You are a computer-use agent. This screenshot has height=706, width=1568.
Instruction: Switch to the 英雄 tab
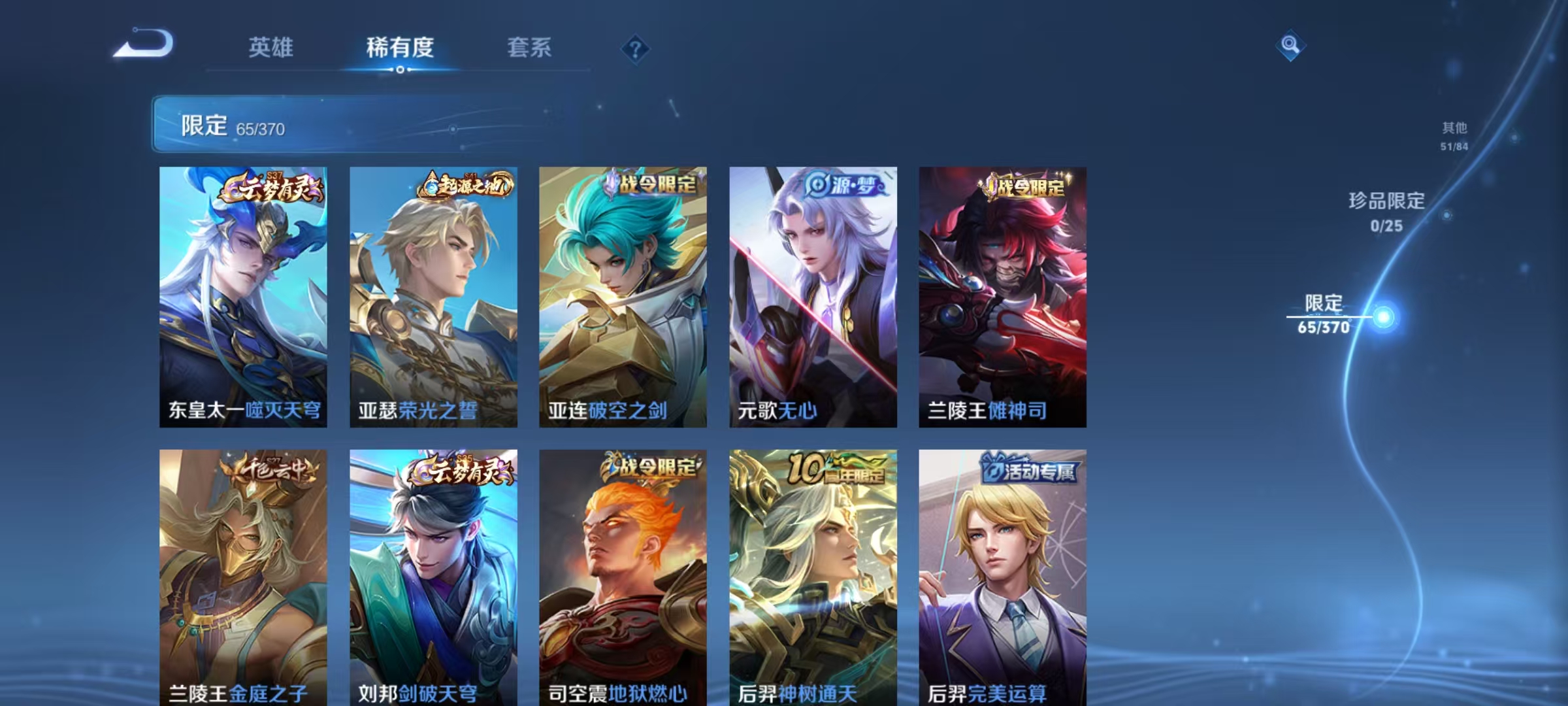click(x=271, y=48)
